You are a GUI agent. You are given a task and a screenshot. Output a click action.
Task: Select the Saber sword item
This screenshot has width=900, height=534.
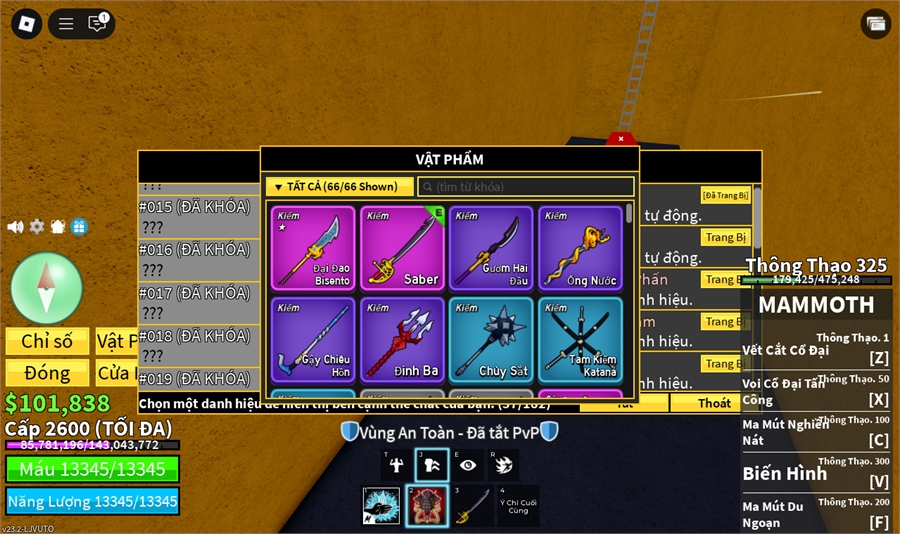coord(402,248)
